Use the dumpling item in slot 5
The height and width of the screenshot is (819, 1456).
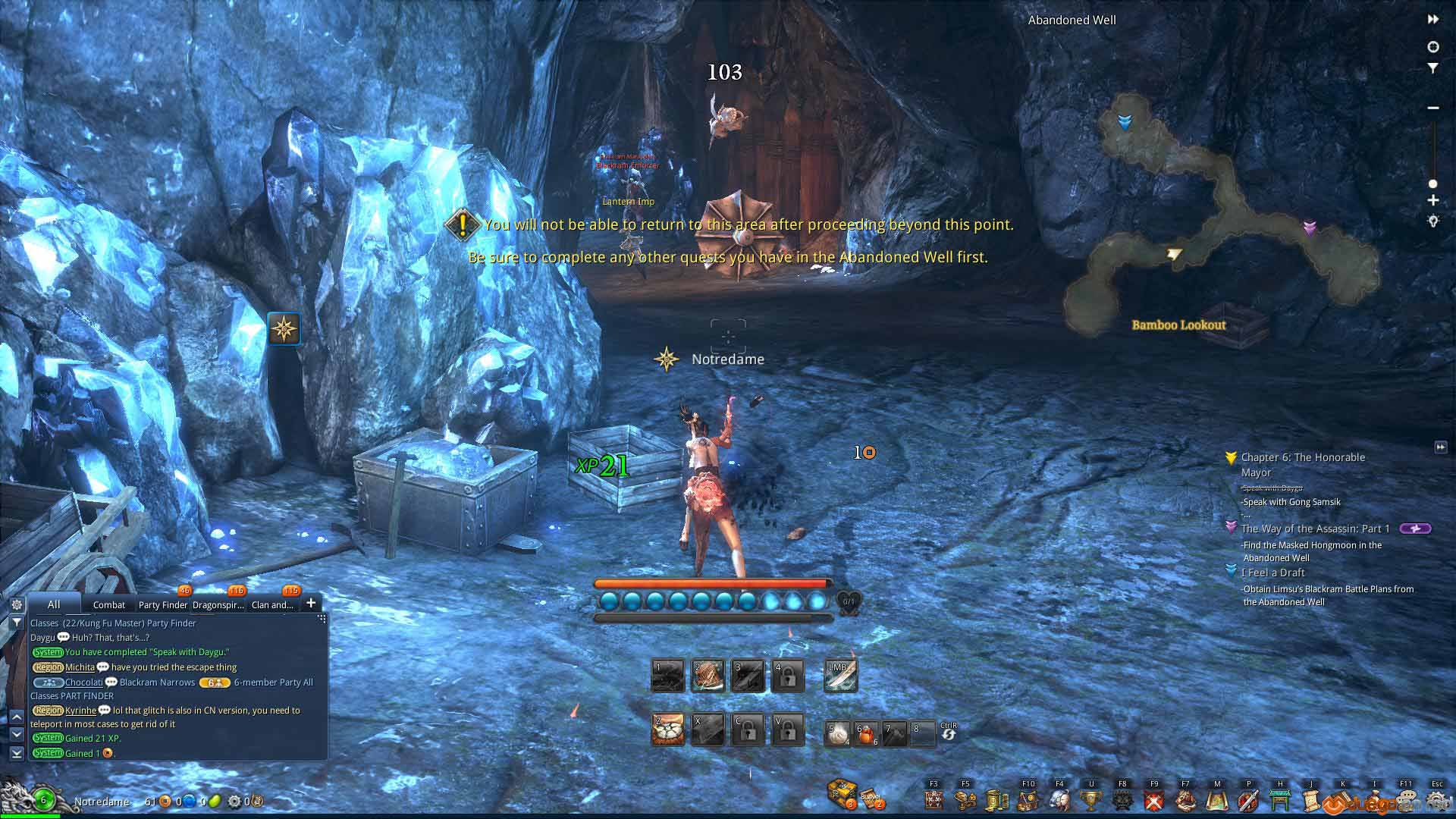837,733
